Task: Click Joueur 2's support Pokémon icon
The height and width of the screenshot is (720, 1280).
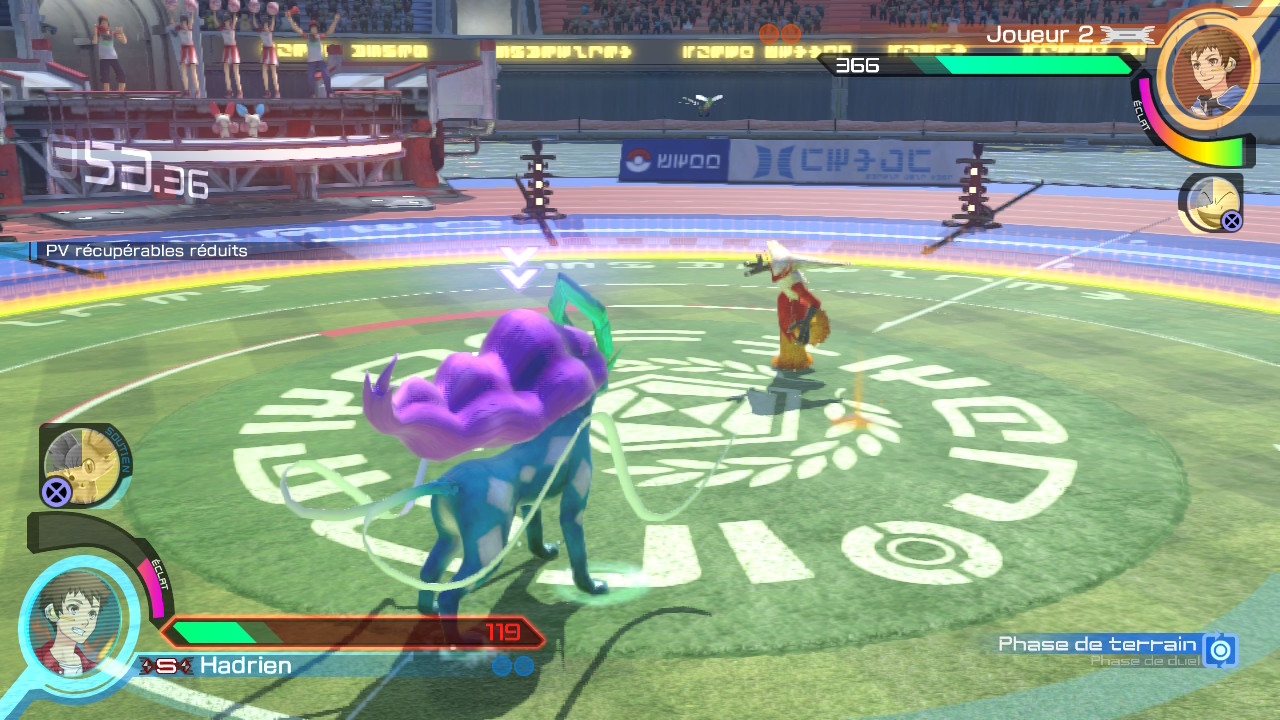Action: click(1210, 203)
